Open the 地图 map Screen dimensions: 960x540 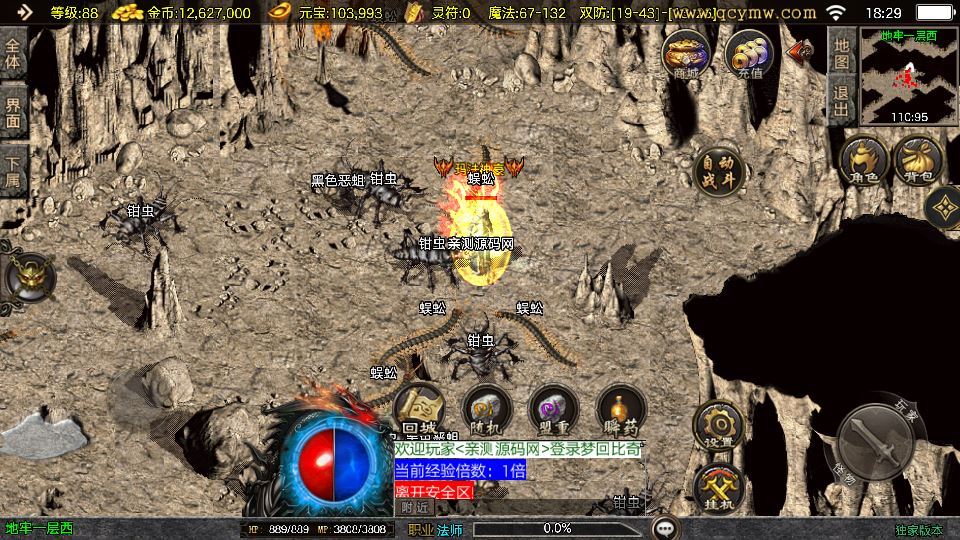[842, 53]
